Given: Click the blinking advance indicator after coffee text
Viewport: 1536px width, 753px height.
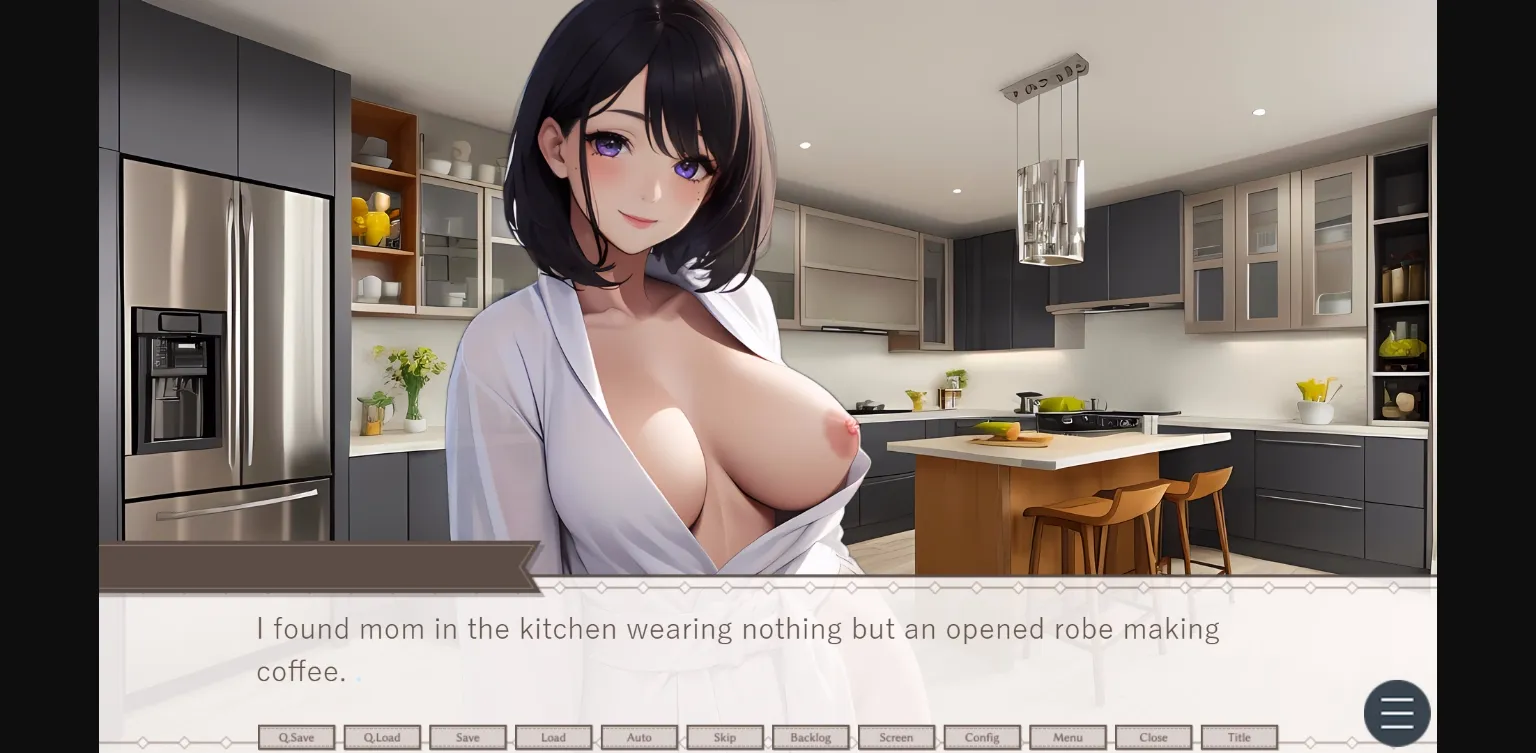Looking at the screenshot, I should pyautogui.click(x=358, y=677).
